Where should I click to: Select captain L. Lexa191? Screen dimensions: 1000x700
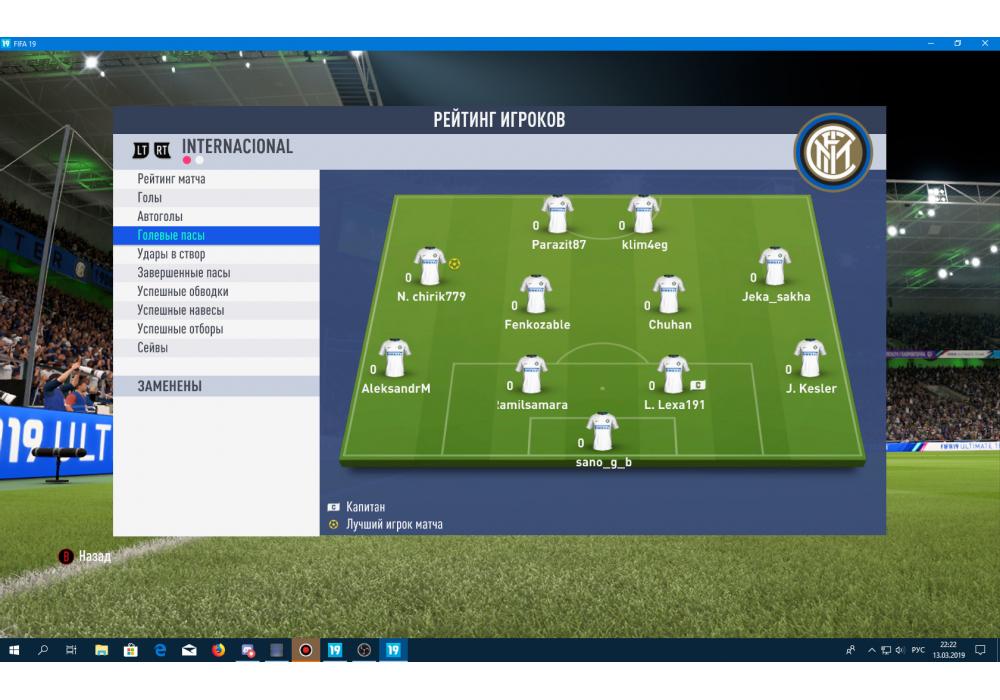(673, 374)
